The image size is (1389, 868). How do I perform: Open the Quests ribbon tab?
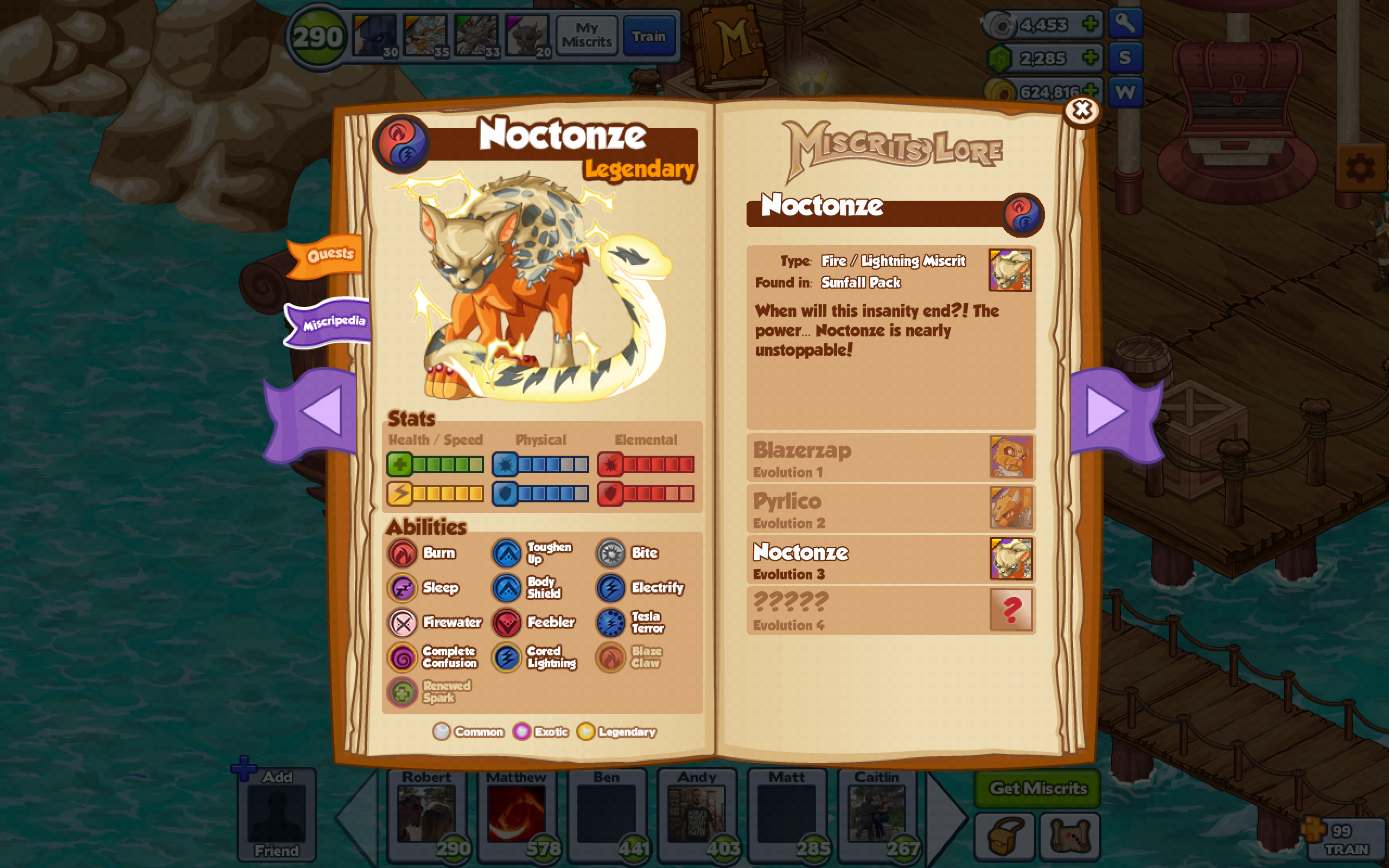coord(332,254)
